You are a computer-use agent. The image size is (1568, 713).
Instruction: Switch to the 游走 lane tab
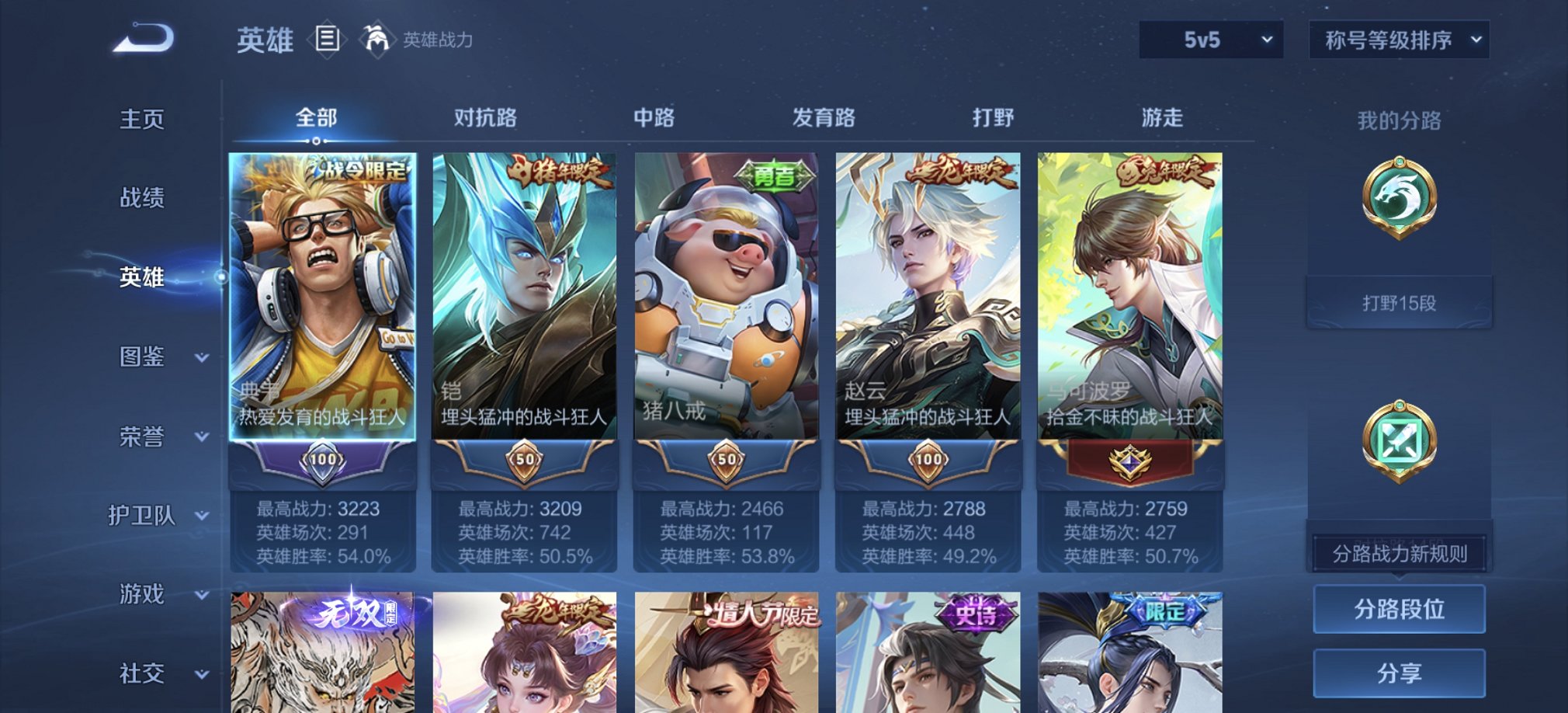pyautogui.click(x=1160, y=118)
